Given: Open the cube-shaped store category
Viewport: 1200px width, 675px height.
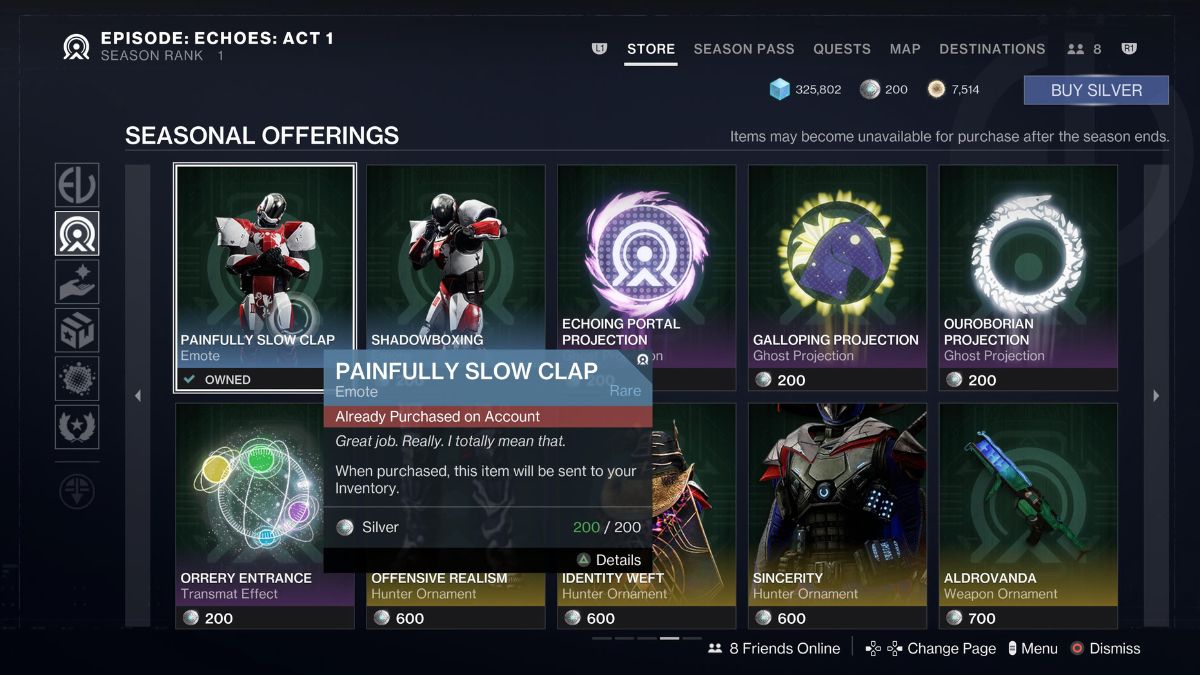Looking at the screenshot, I should coord(77,330).
